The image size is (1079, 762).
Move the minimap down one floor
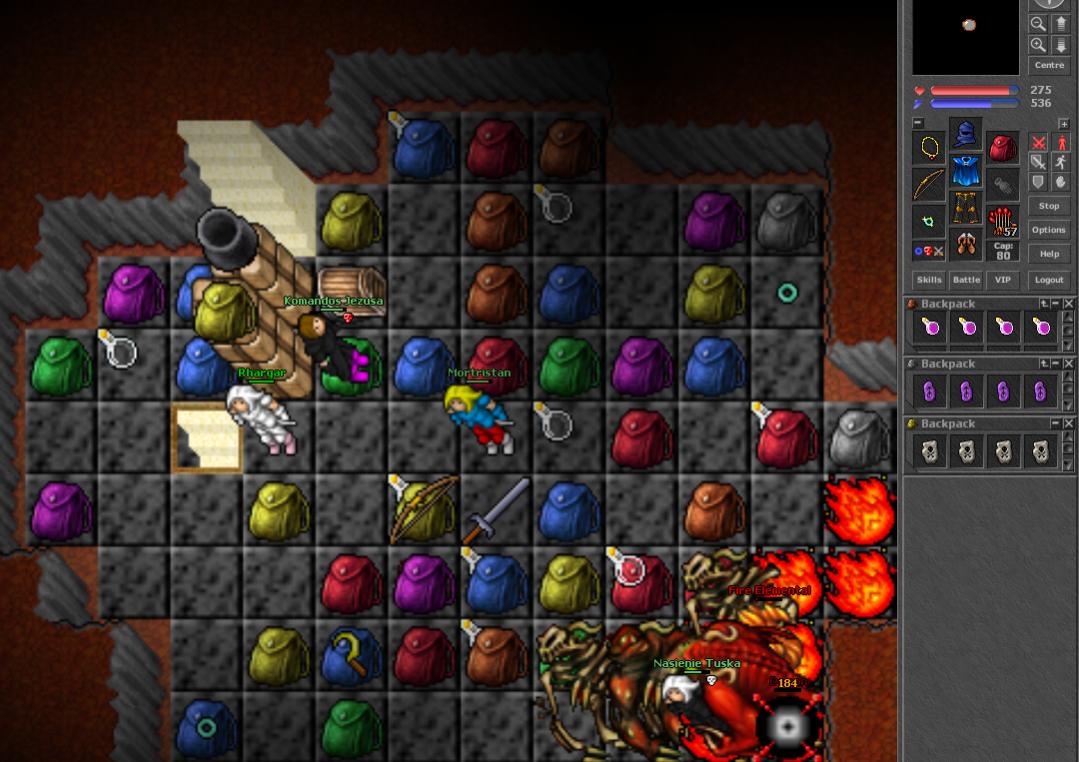point(1061,45)
